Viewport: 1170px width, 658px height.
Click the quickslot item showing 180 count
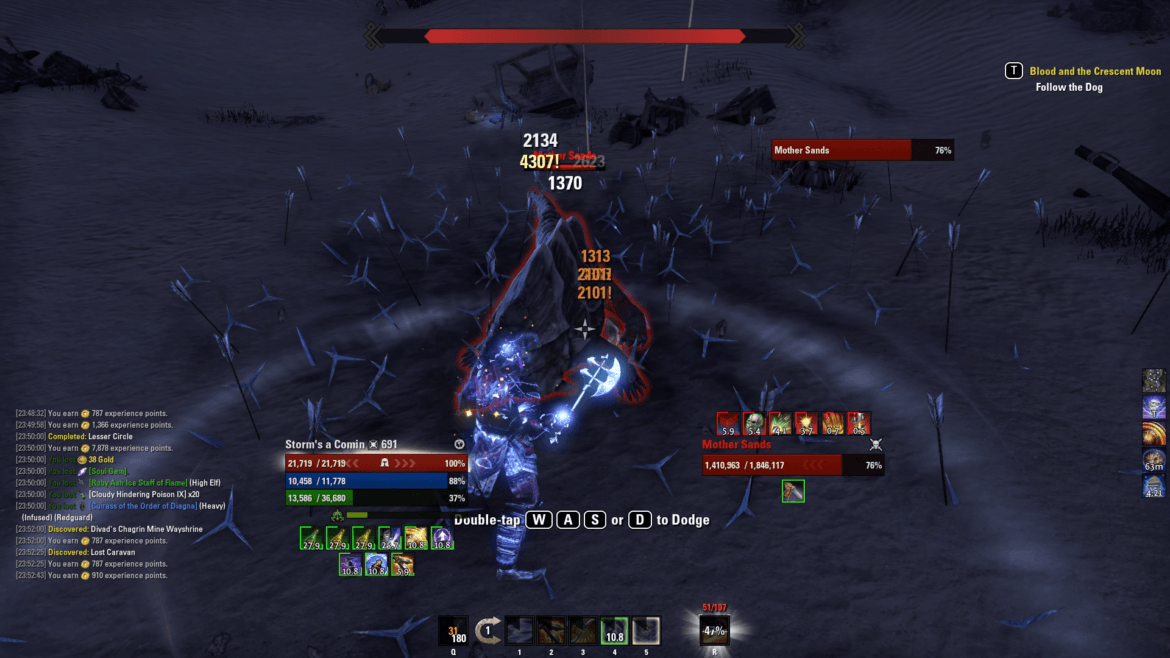point(453,631)
